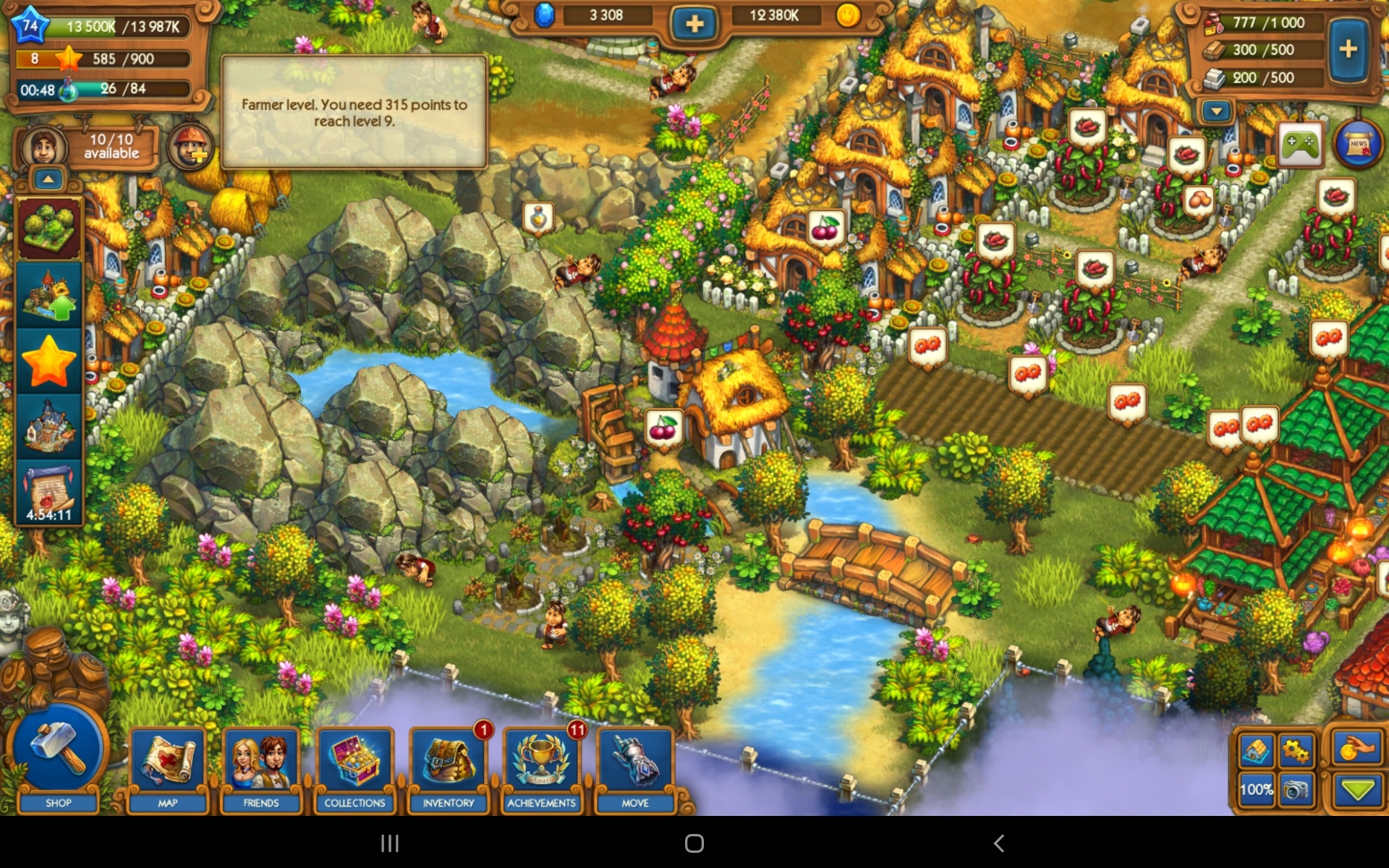Take a screenshot with the camera icon
The image size is (1389, 868).
point(1296,790)
